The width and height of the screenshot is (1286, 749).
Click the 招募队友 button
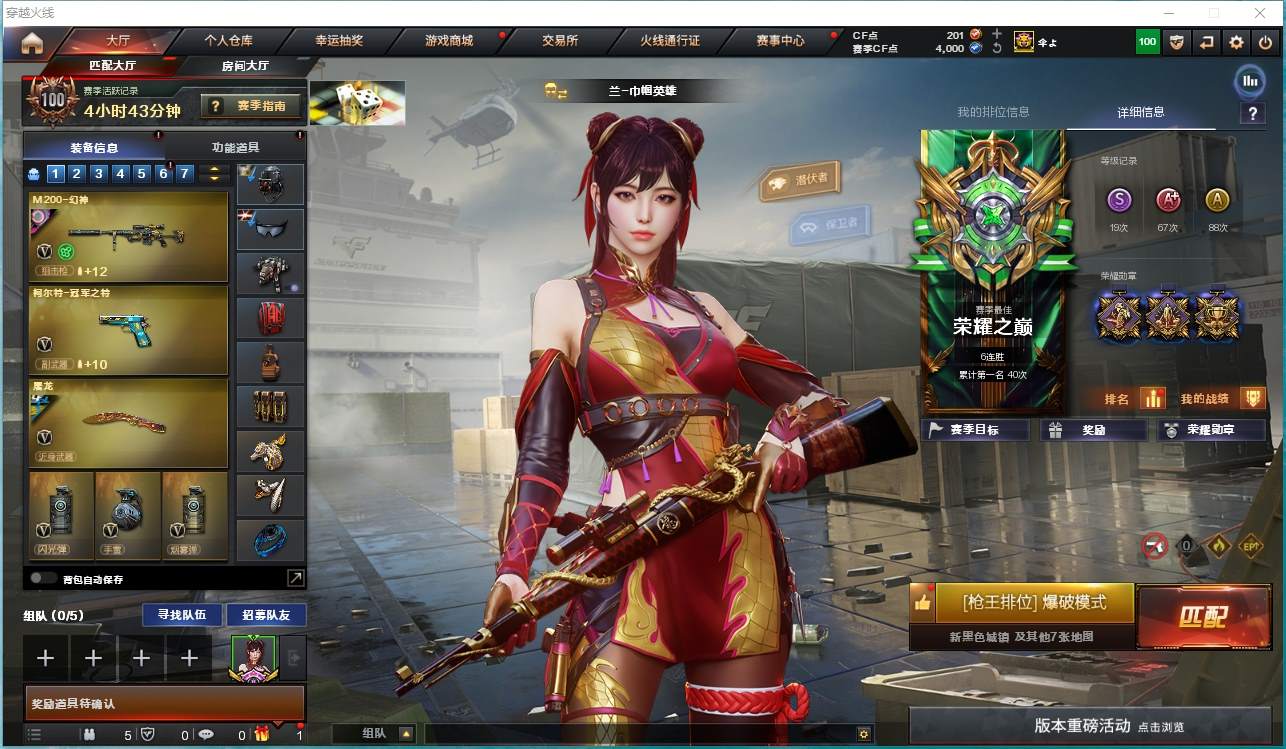(266, 614)
